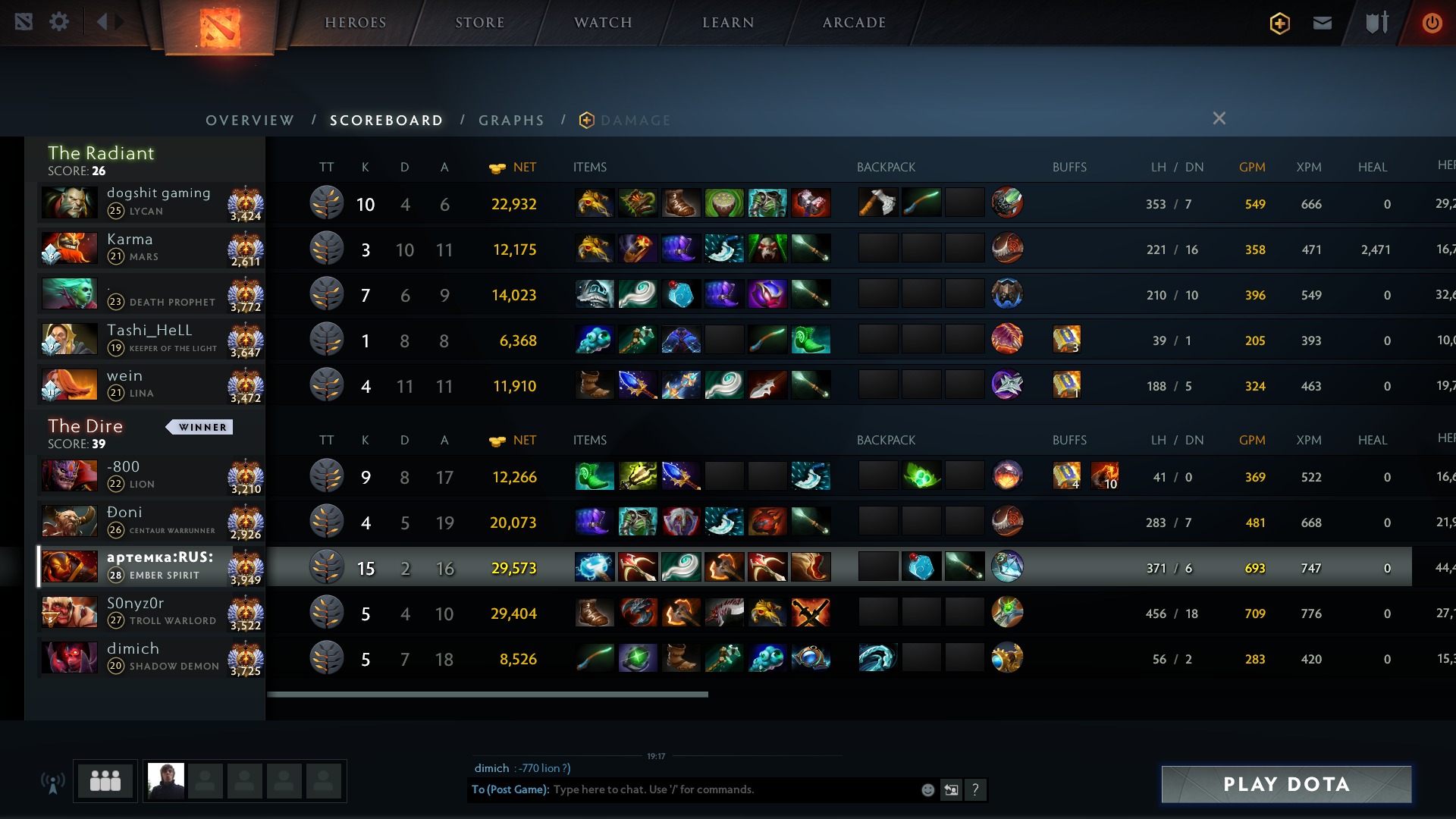This screenshot has width=1456, height=819.
Task: Switch to the Overview tab
Action: point(249,121)
